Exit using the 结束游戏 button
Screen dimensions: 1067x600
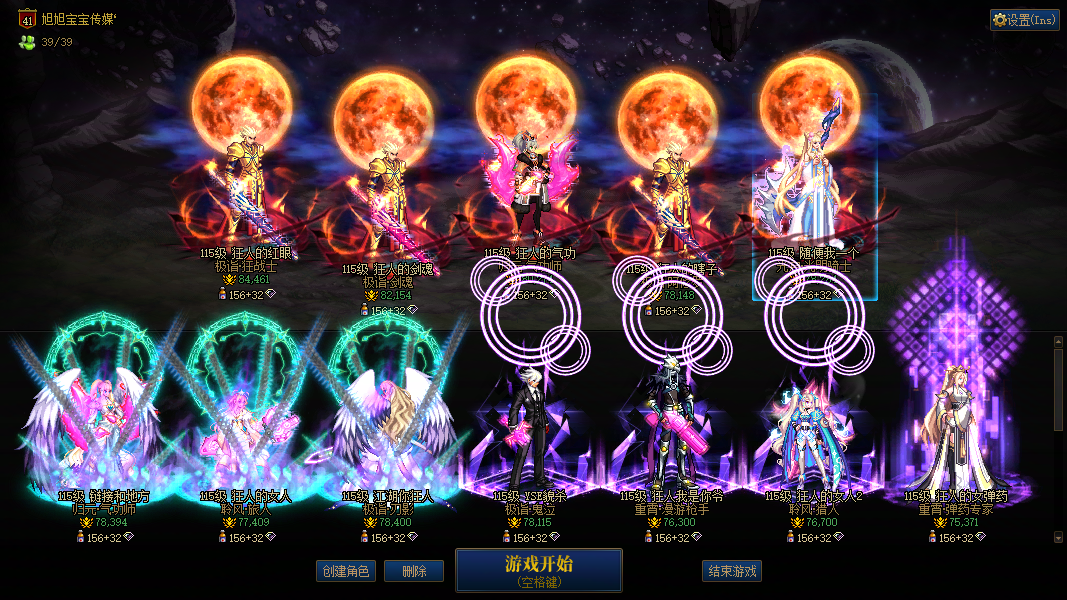[x=732, y=571]
